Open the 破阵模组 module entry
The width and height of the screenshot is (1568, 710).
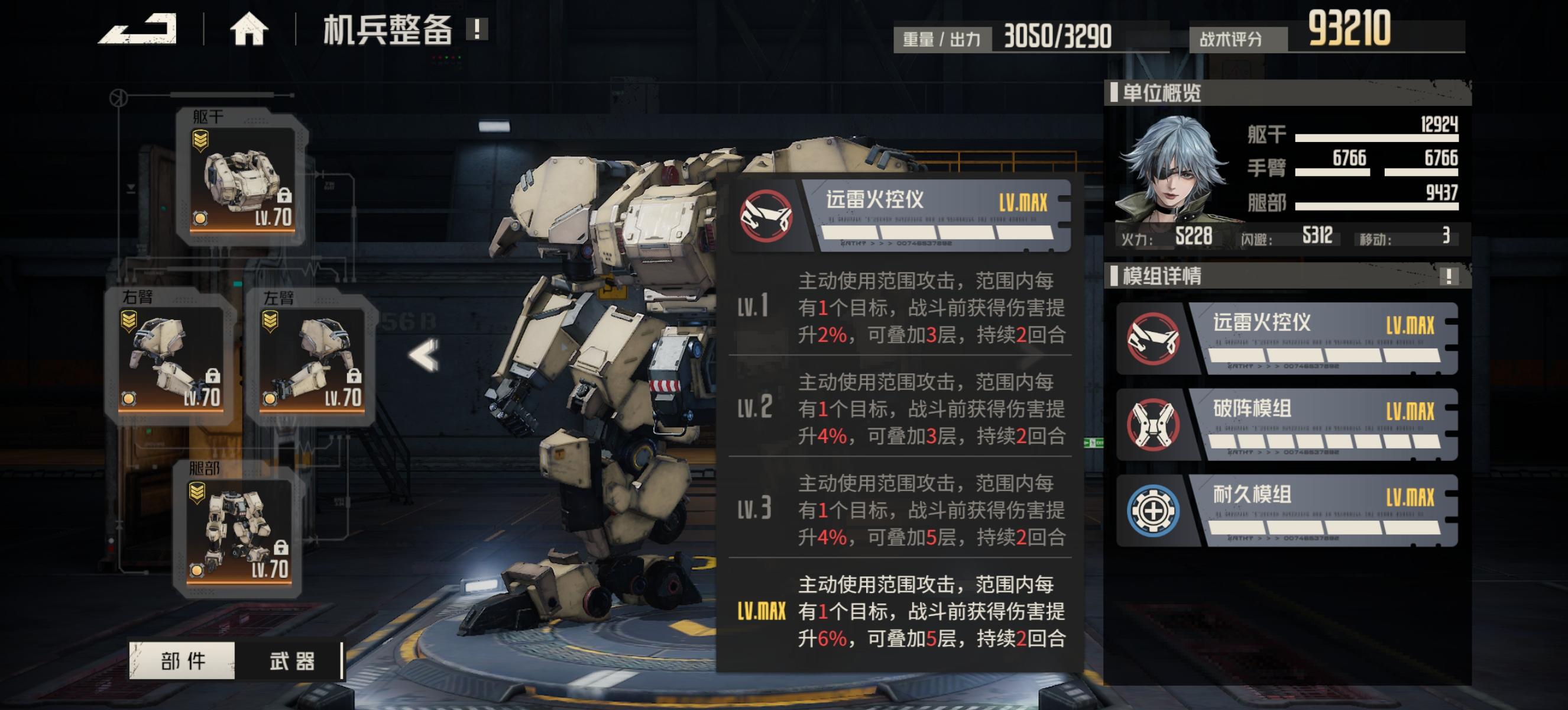click(x=1287, y=424)
